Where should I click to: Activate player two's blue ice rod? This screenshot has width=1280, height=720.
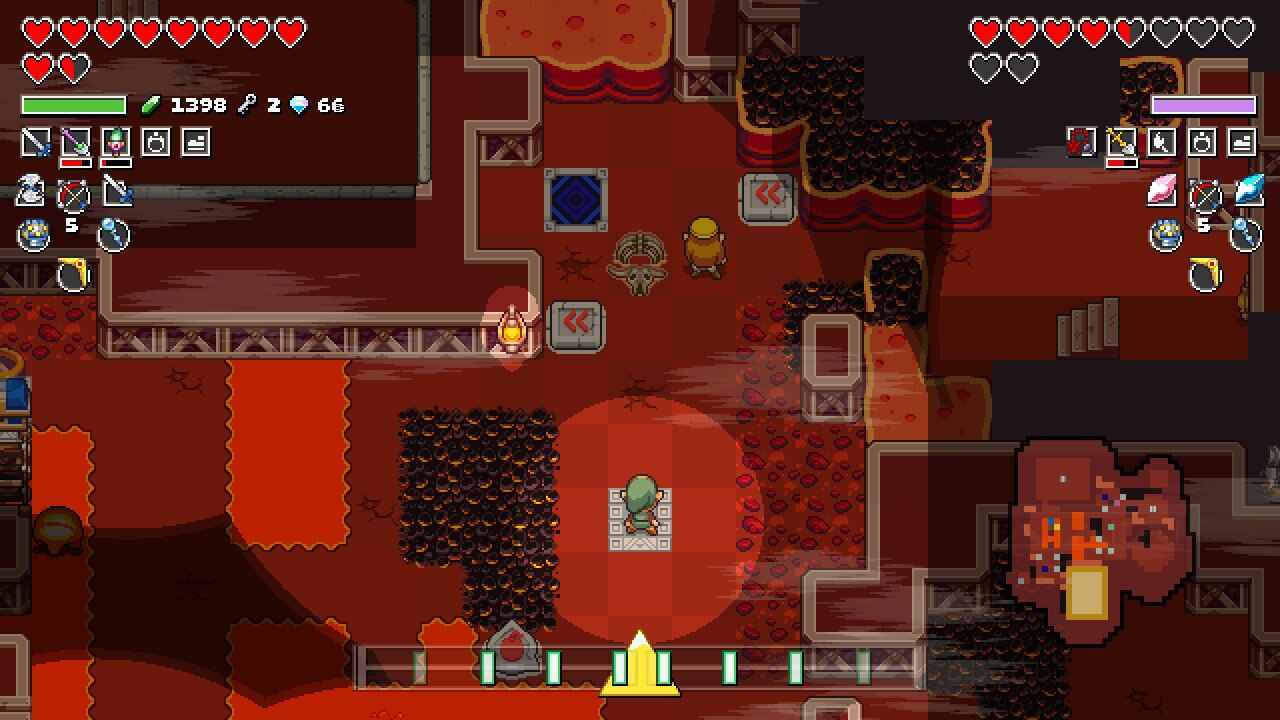click(x=1246, y=236)
